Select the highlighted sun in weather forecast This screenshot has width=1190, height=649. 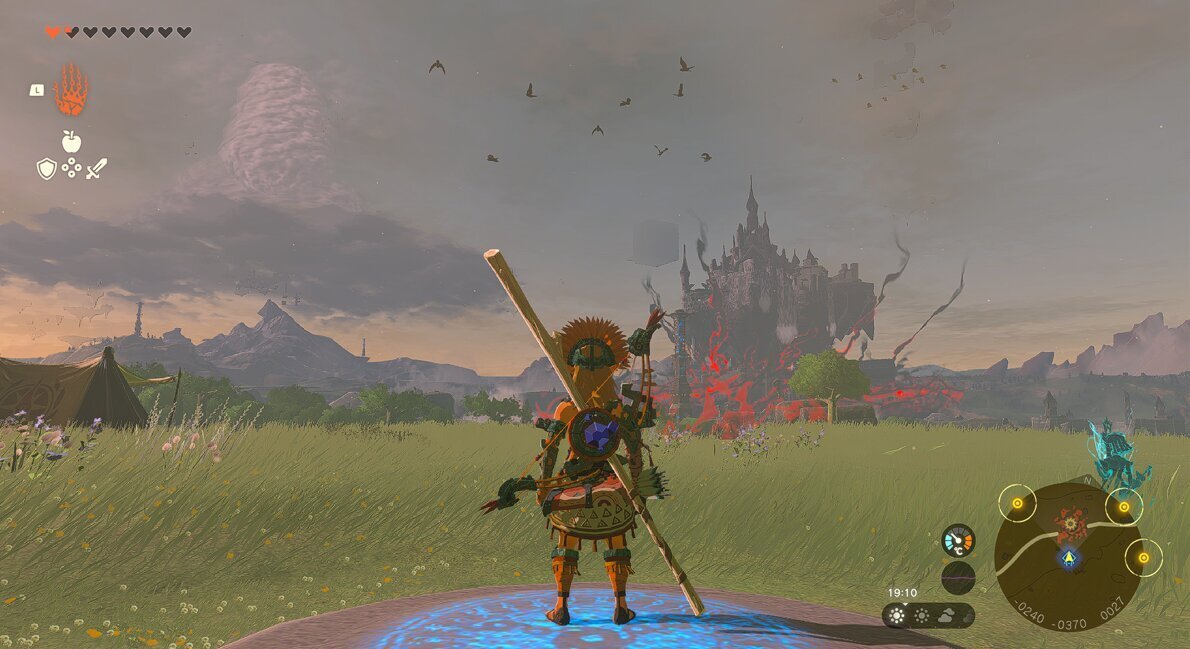(897, 616)
